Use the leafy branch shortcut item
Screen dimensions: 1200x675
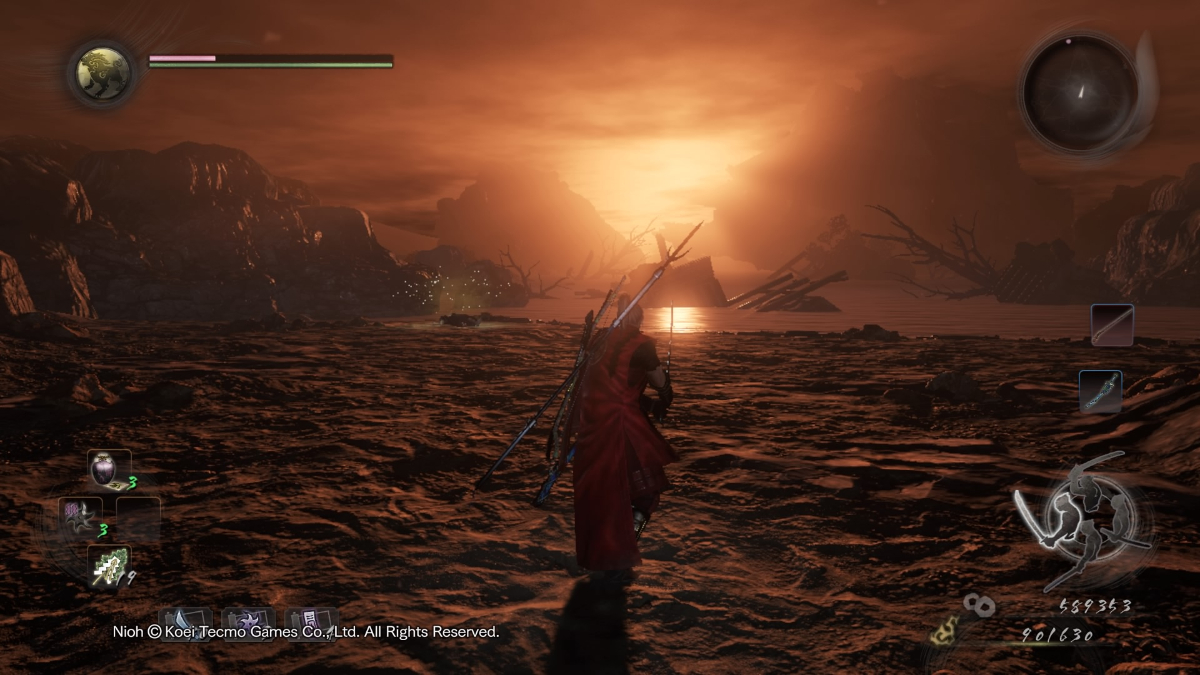click(x=107, y=565)
